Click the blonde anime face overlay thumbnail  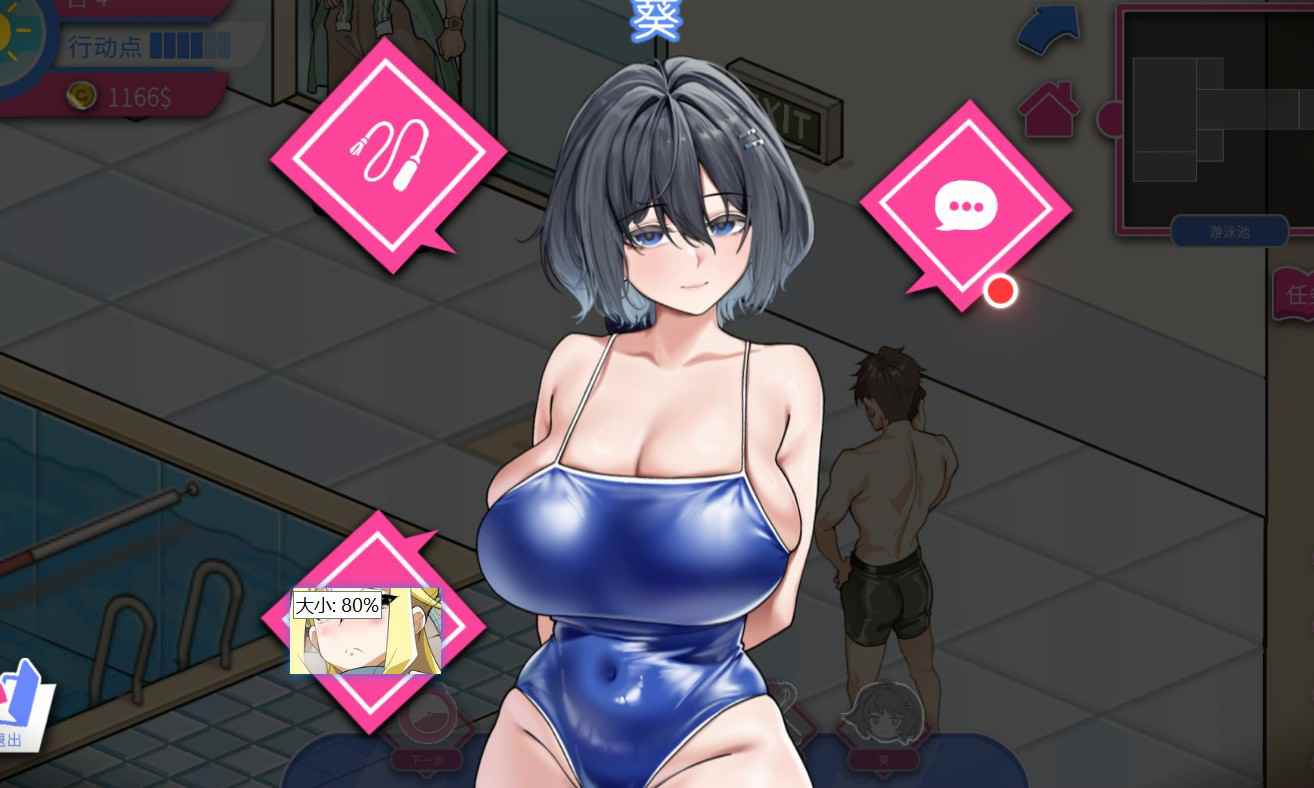click(x=366, y=632)
